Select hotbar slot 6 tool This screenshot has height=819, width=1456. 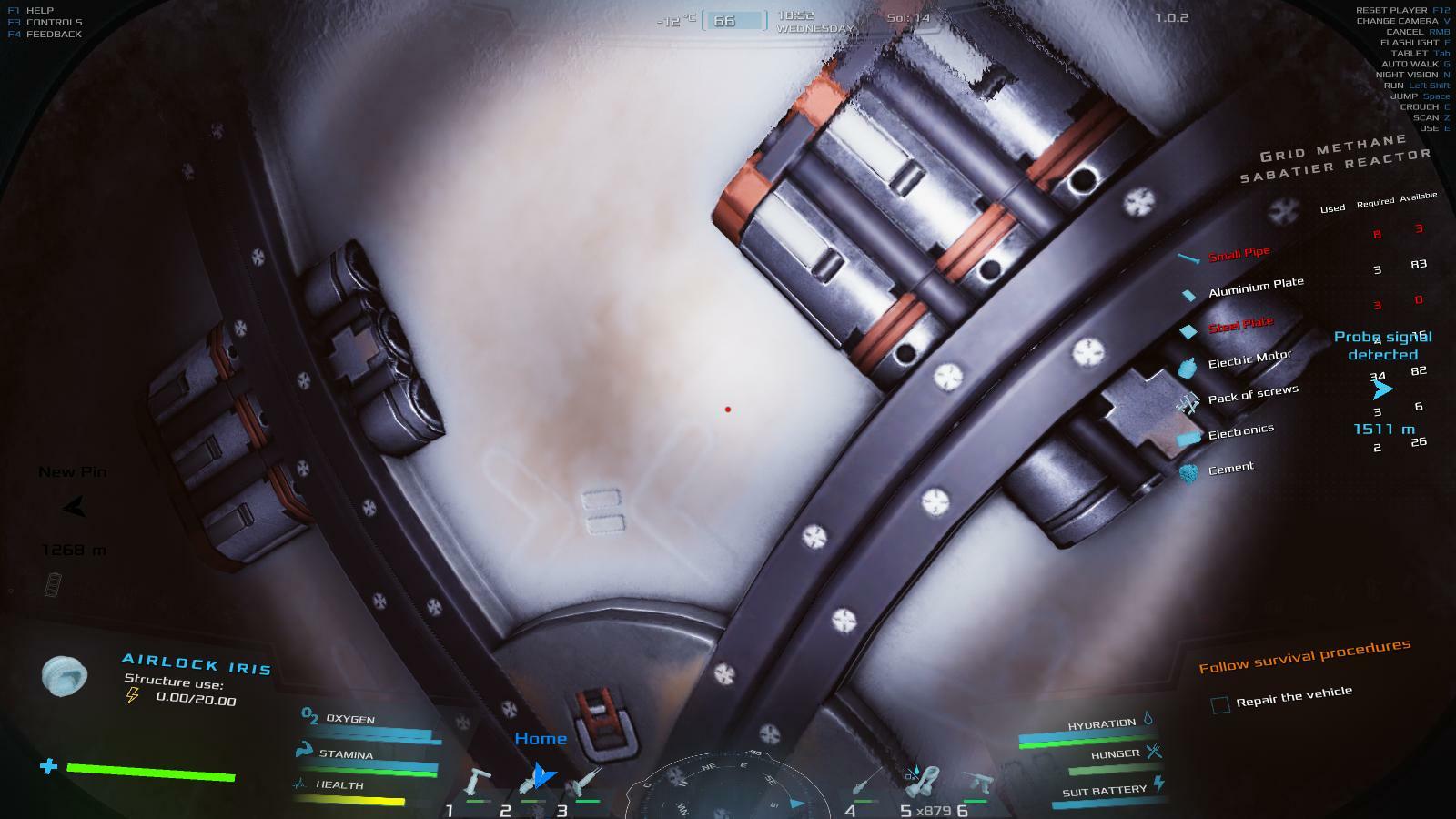pyautogui.click(x=980, y=783)
